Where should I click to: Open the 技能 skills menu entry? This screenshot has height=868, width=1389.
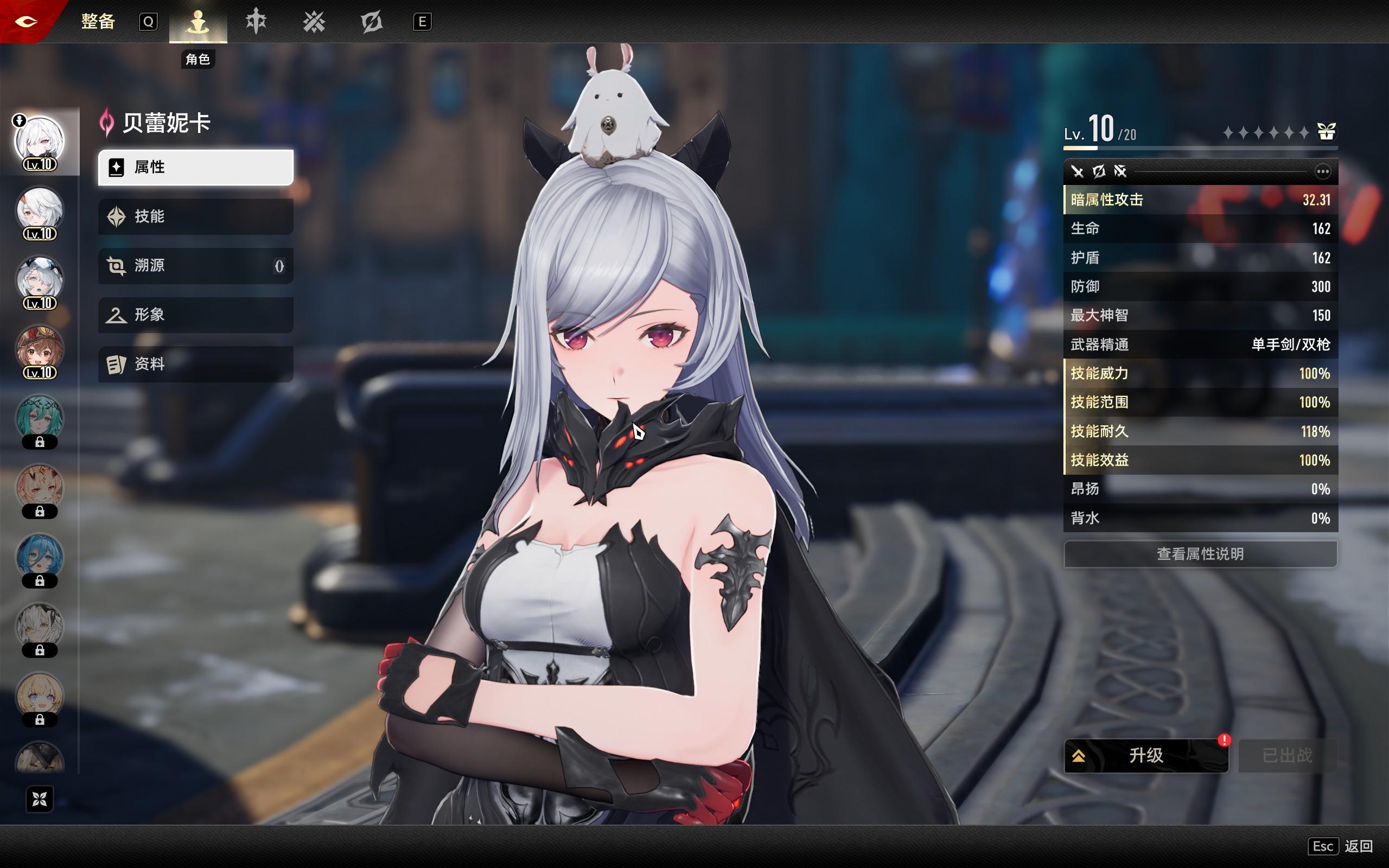(195, 216)
